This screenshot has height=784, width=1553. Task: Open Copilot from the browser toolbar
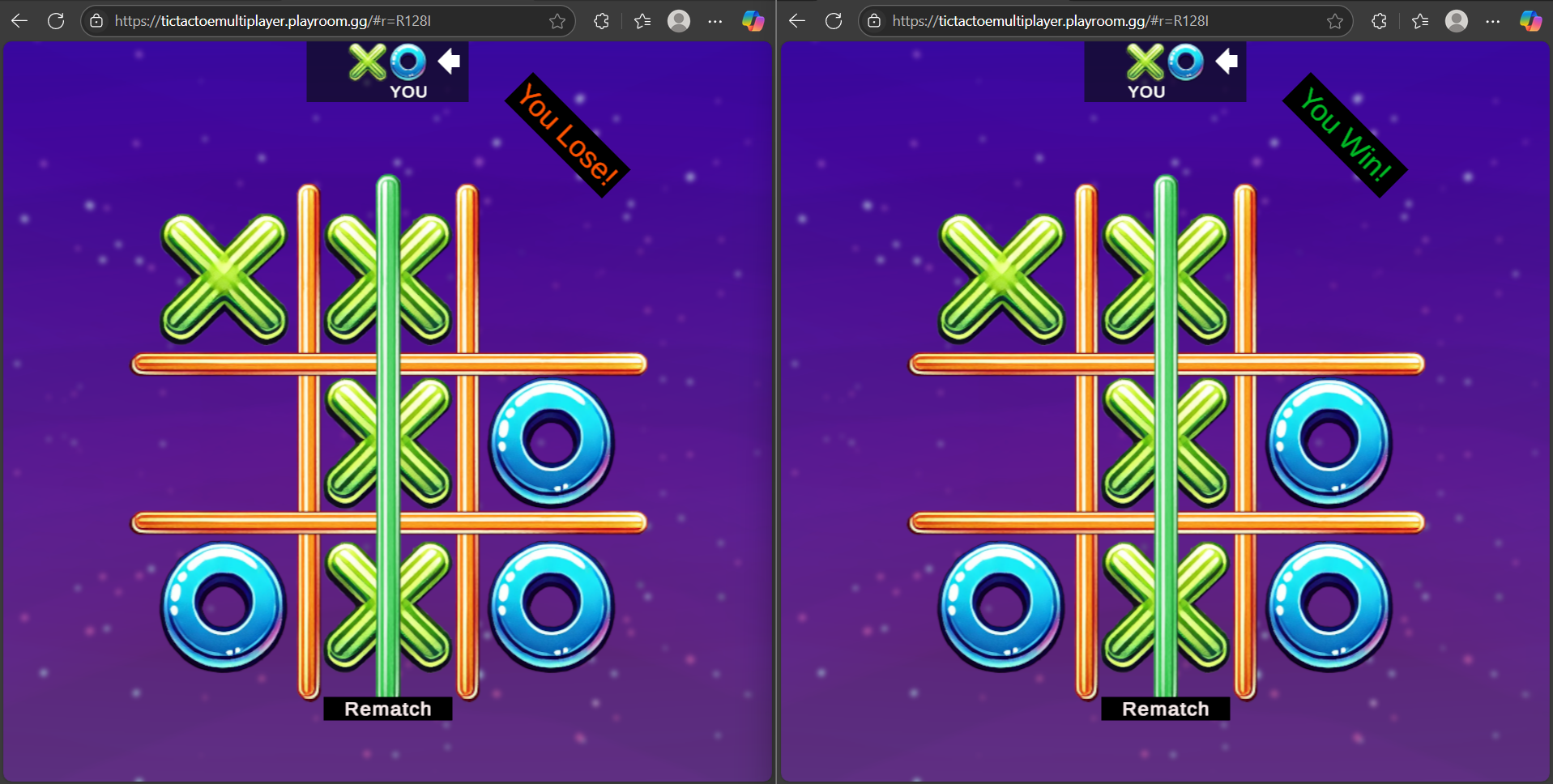(x=755, y=21)
